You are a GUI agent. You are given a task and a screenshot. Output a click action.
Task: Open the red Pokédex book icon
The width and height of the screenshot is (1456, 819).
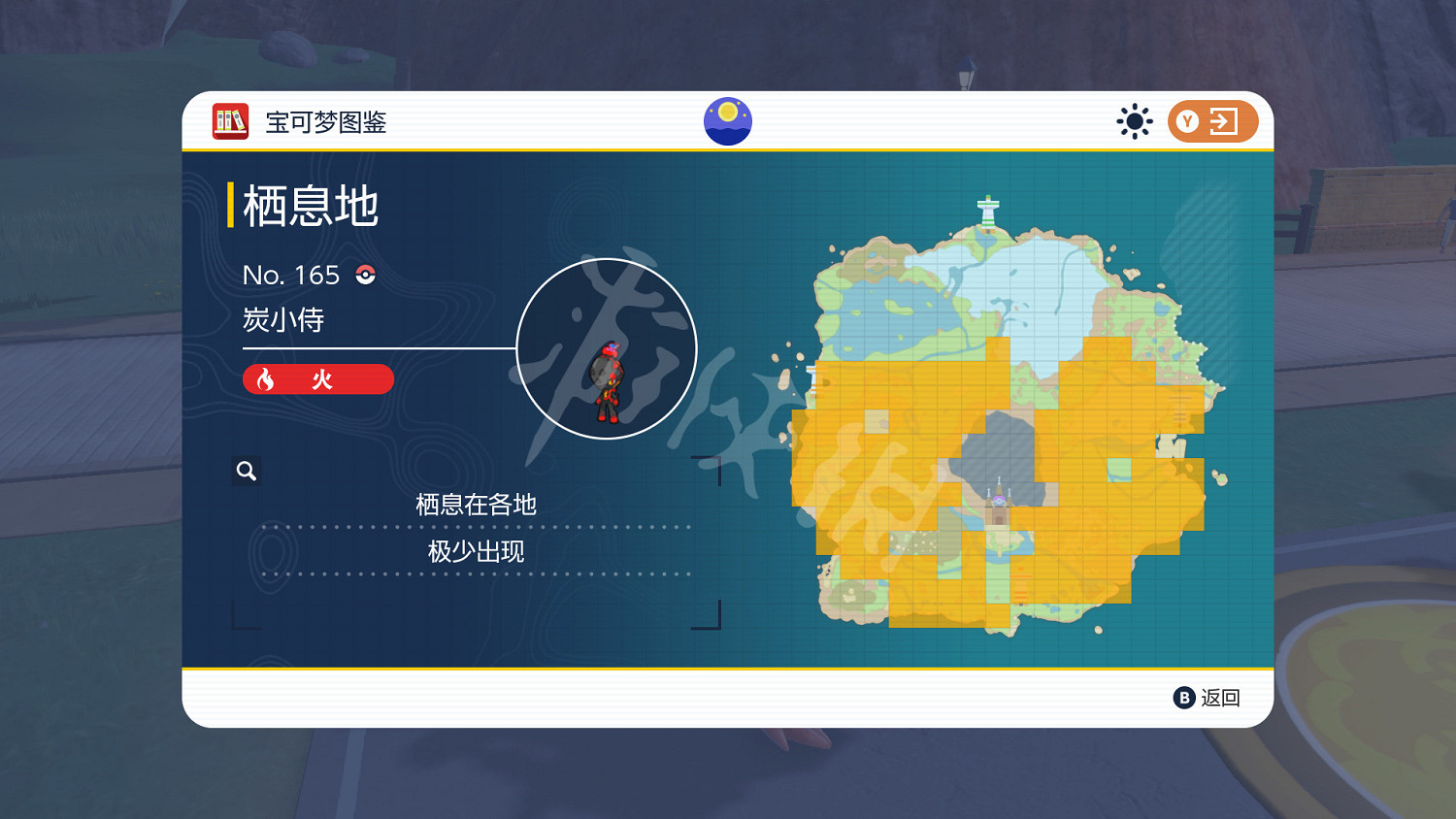(x=229, y=120)
